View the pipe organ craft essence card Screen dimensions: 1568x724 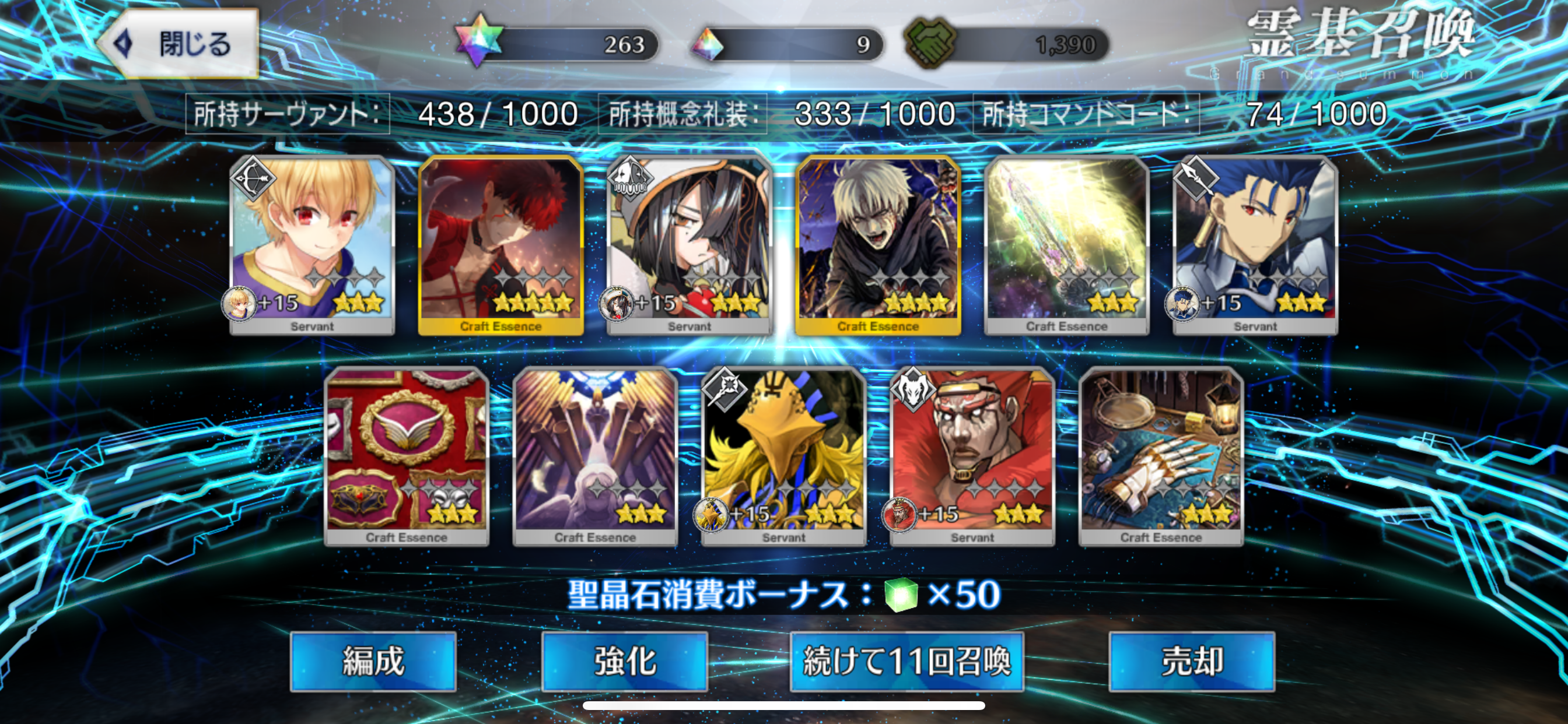596,456
